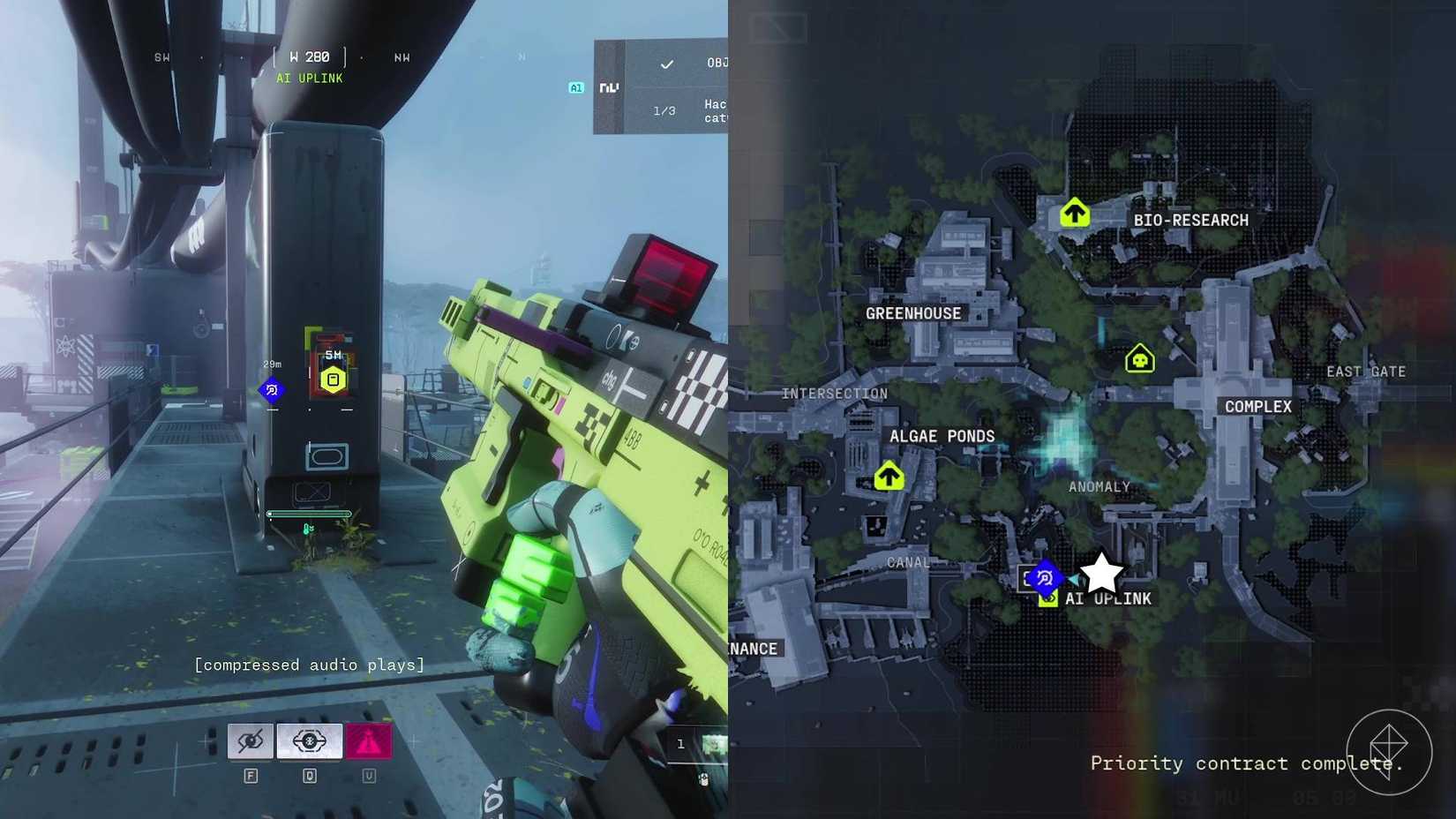Click the extraction arrow icon near Algae Ponds

coord(889,476)
